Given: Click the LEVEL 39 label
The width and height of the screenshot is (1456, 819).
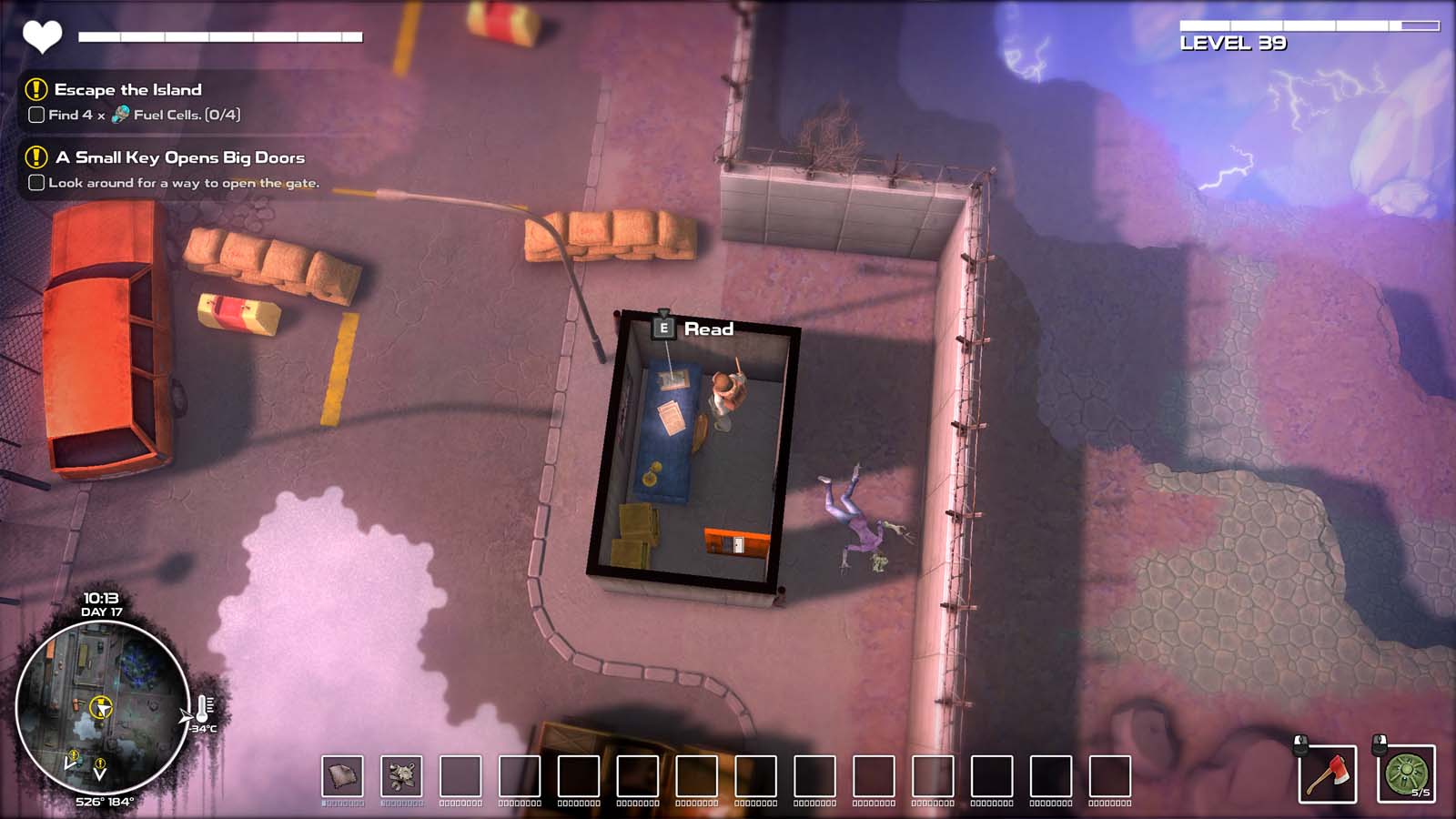Looking at the screenshot, I should [x=1234, y=41].
